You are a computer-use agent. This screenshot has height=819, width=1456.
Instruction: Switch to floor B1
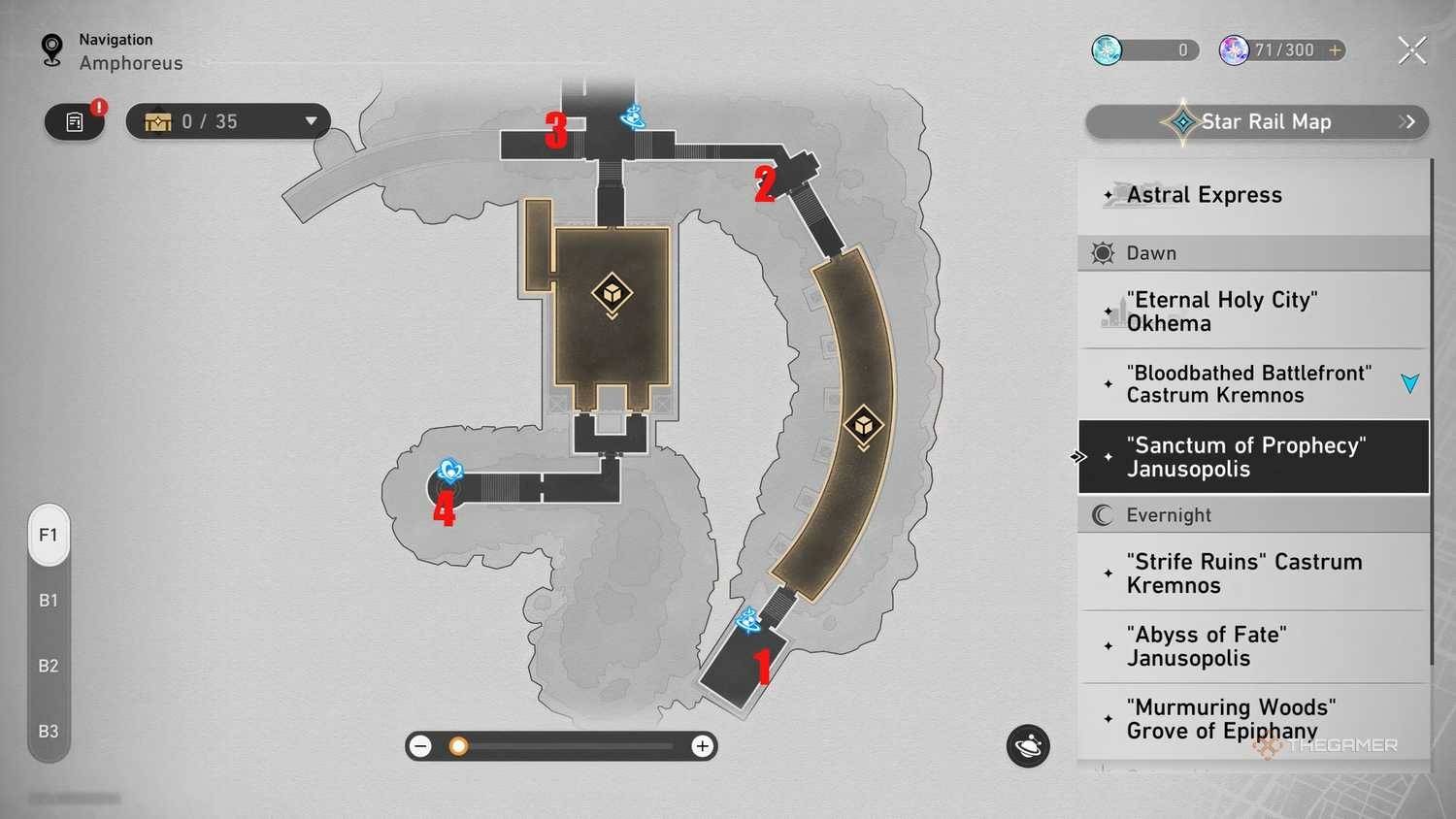pyautogui.click(x=49, y=601)
